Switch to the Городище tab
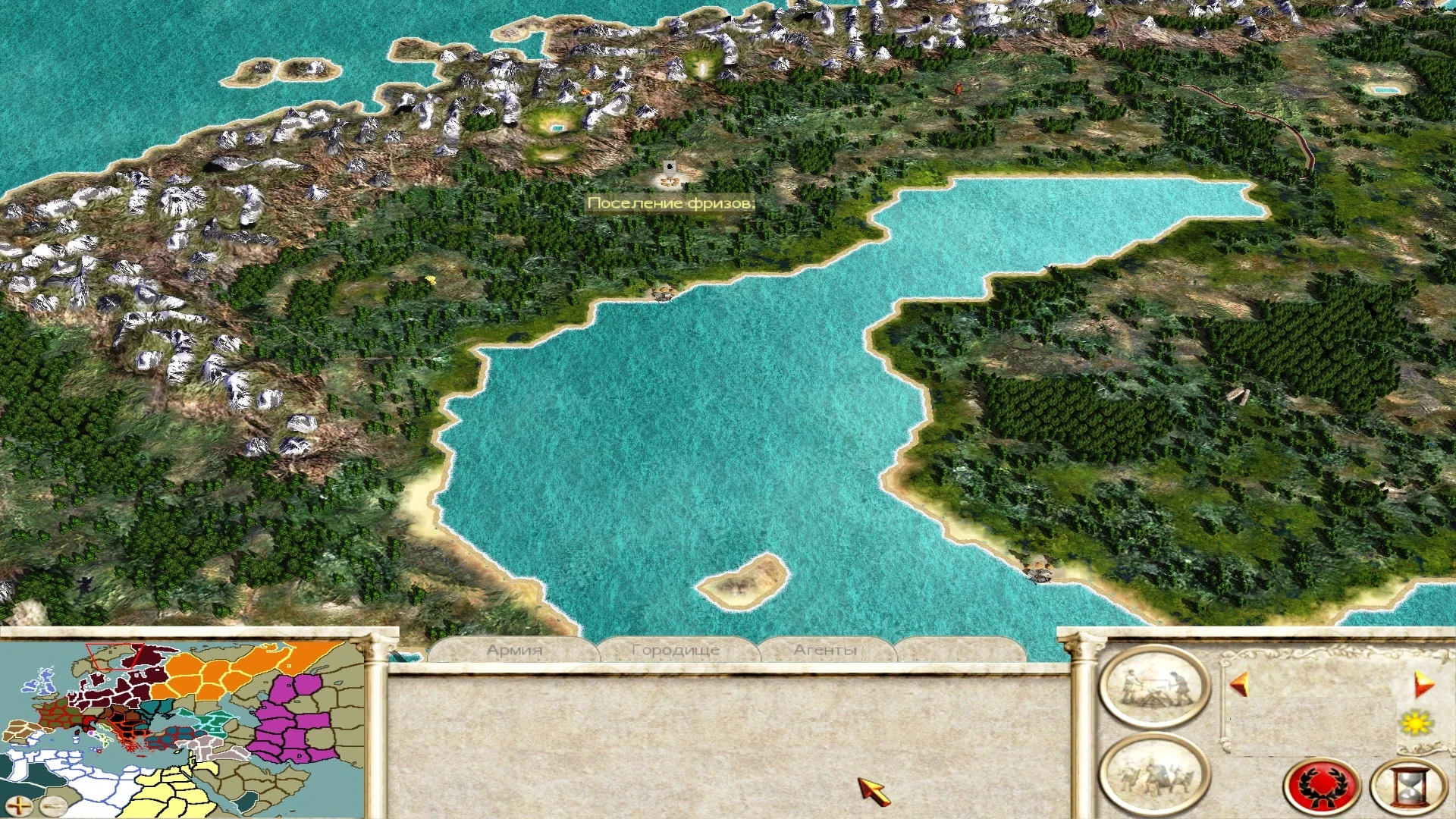 pyautogui.click(x=675, y=649)
